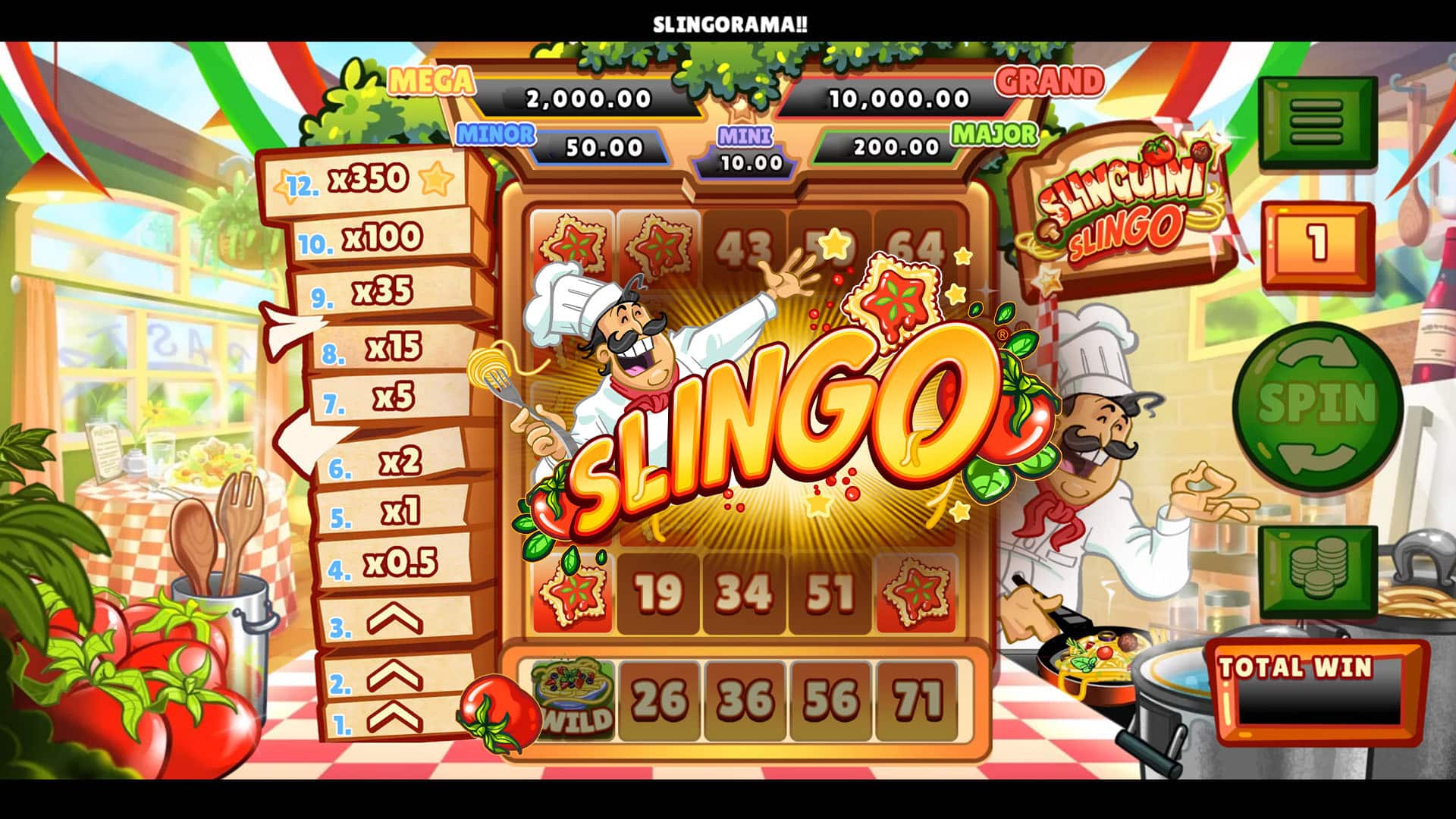Open the green hamburger menu
The width and height of the screenshot is (1456, 819).
(x=1317, y=121)
